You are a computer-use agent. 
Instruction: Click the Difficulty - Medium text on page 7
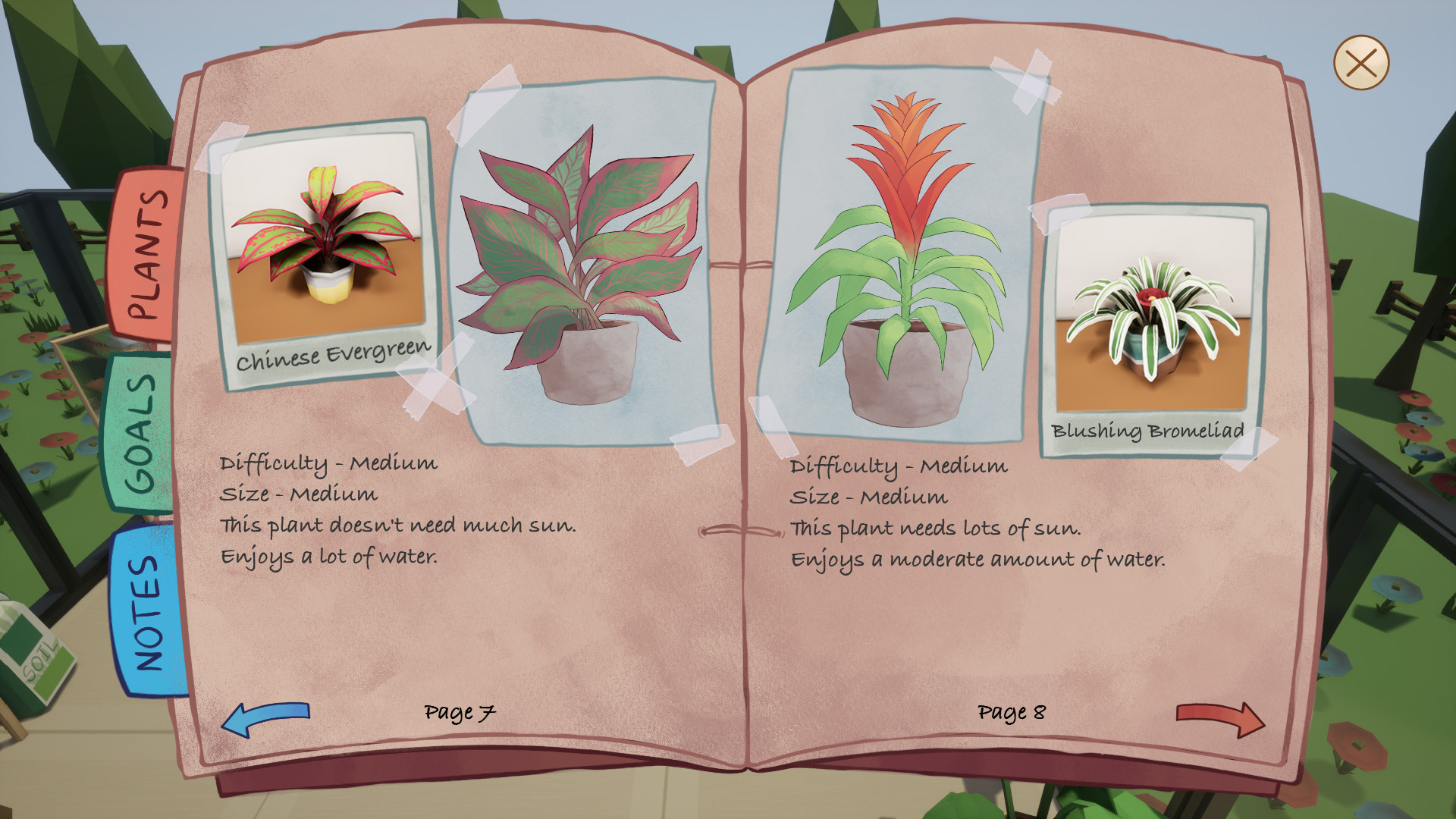pyautogui.click(x=328, y=463)
